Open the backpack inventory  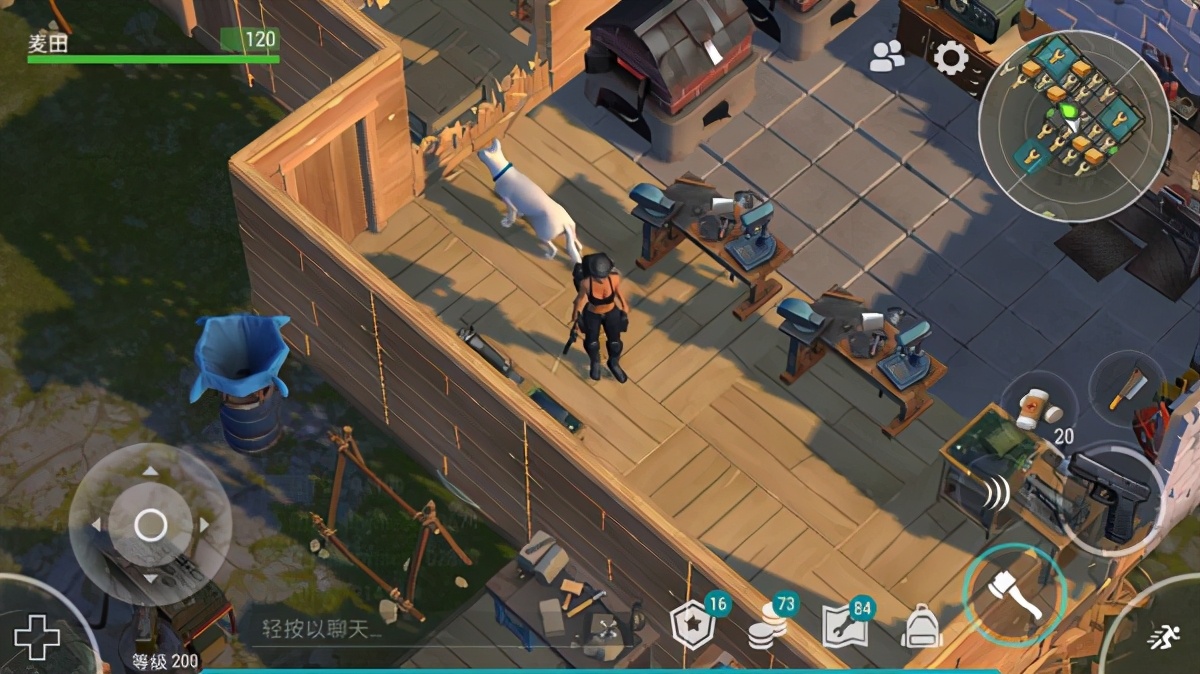coord(922,627)
